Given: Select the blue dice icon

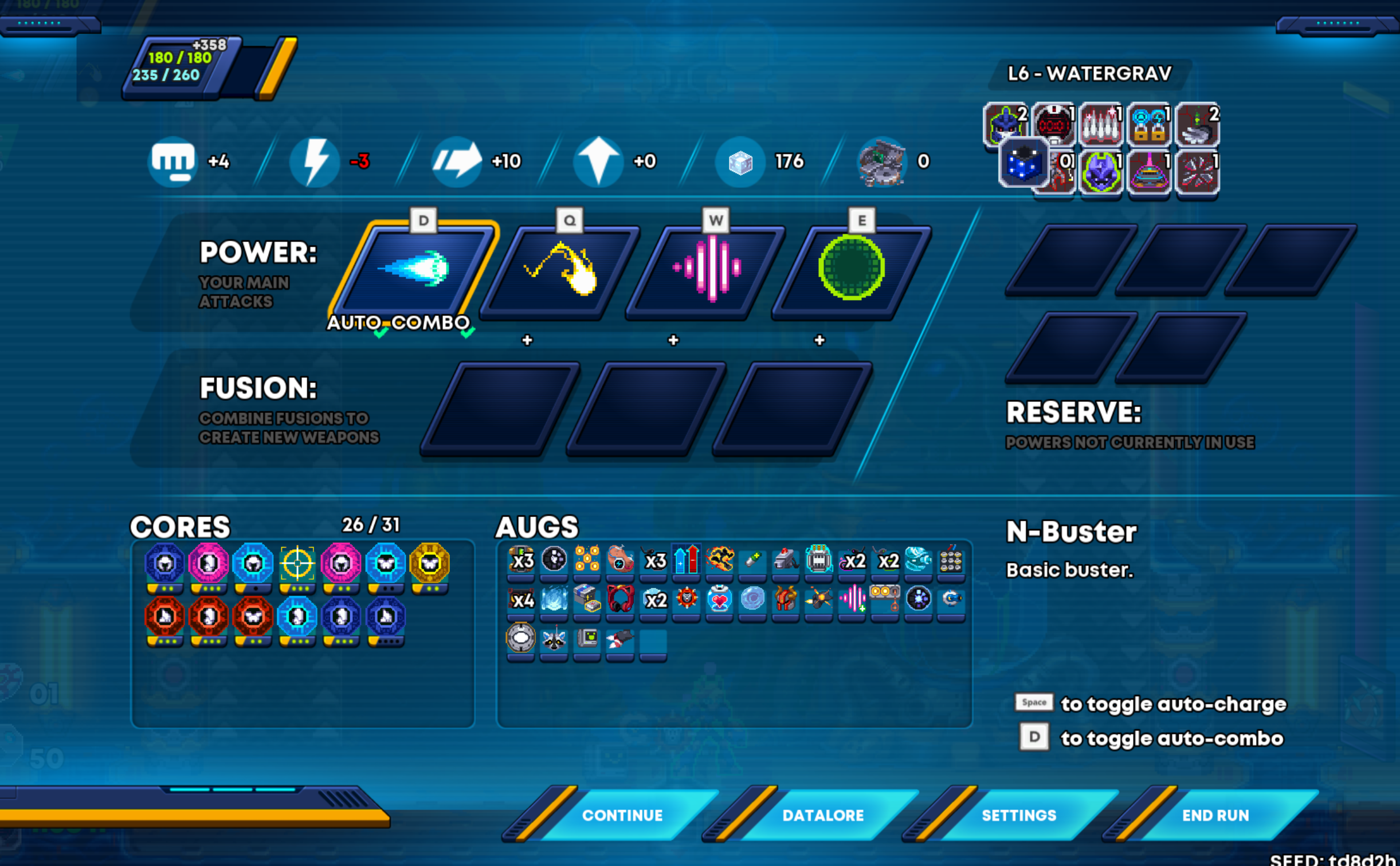Looking at the screenshot, I should point(1023,164).
